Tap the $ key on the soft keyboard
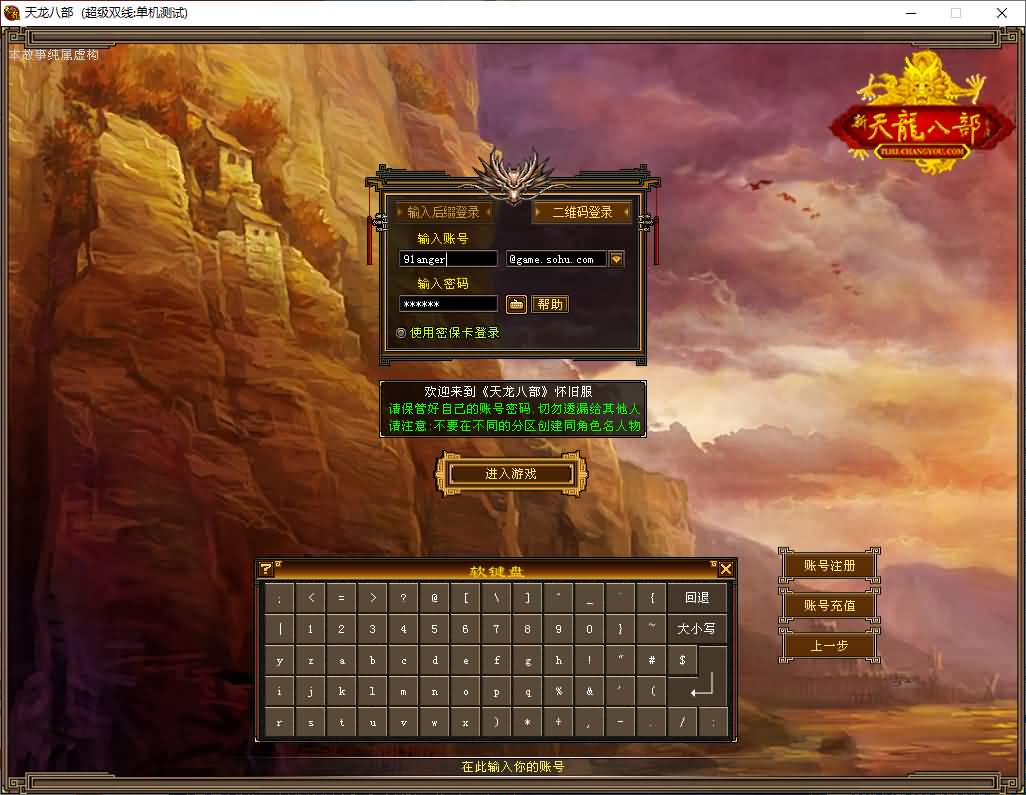 click(x=682, y=660)
